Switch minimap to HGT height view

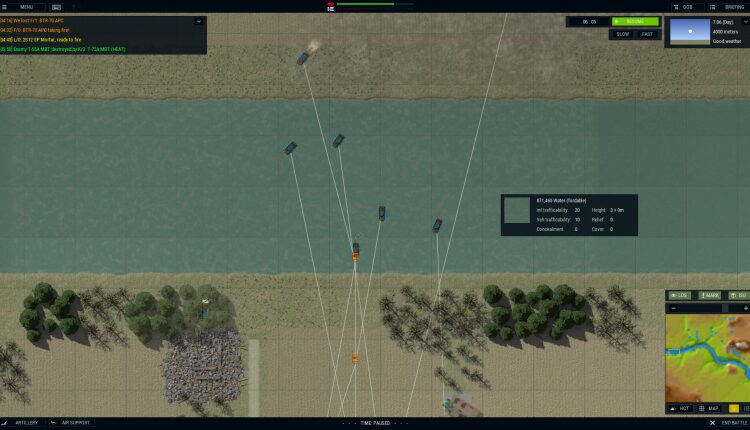(x=680, y=408)
